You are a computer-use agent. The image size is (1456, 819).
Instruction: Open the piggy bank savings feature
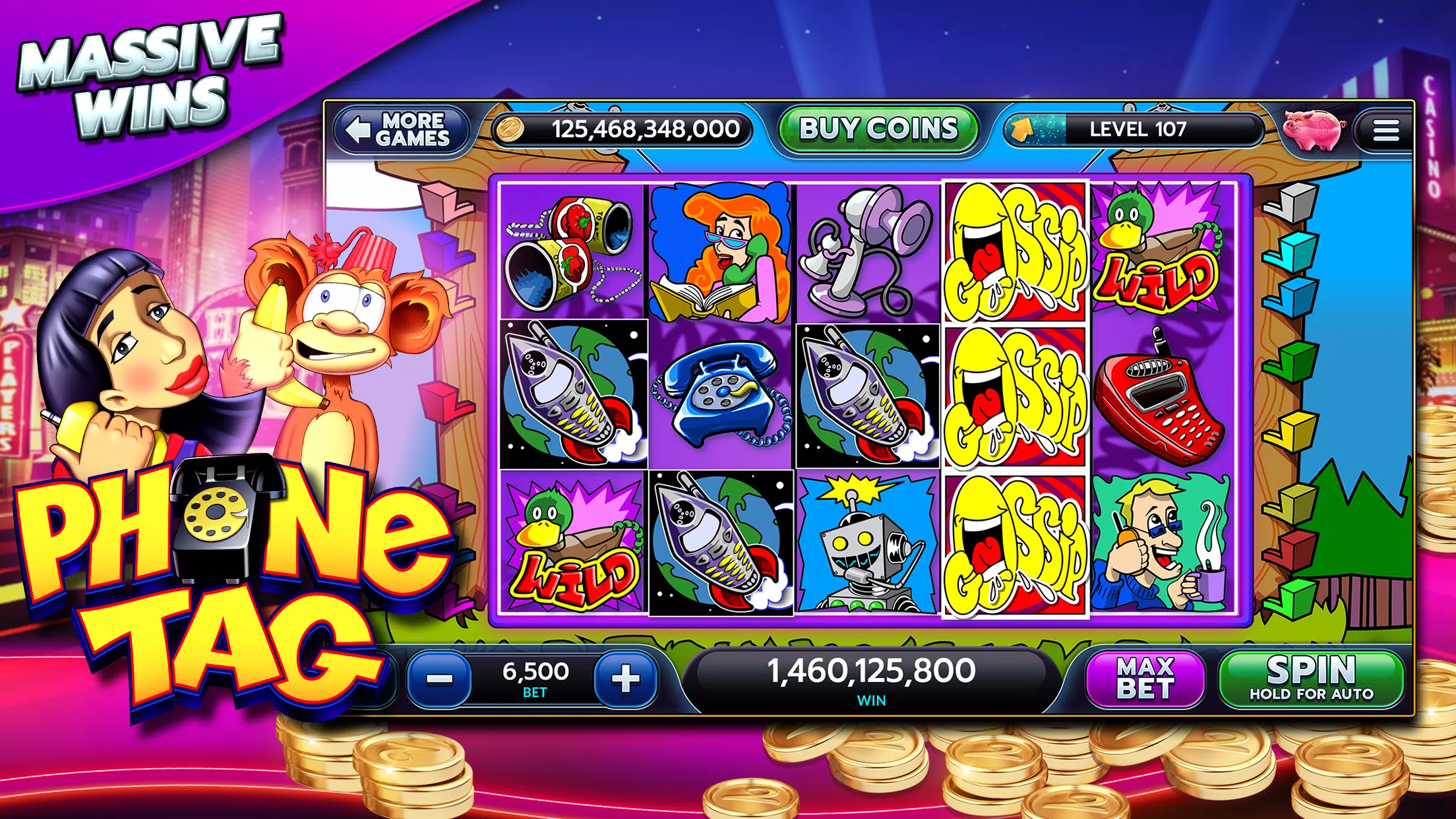1312,131
